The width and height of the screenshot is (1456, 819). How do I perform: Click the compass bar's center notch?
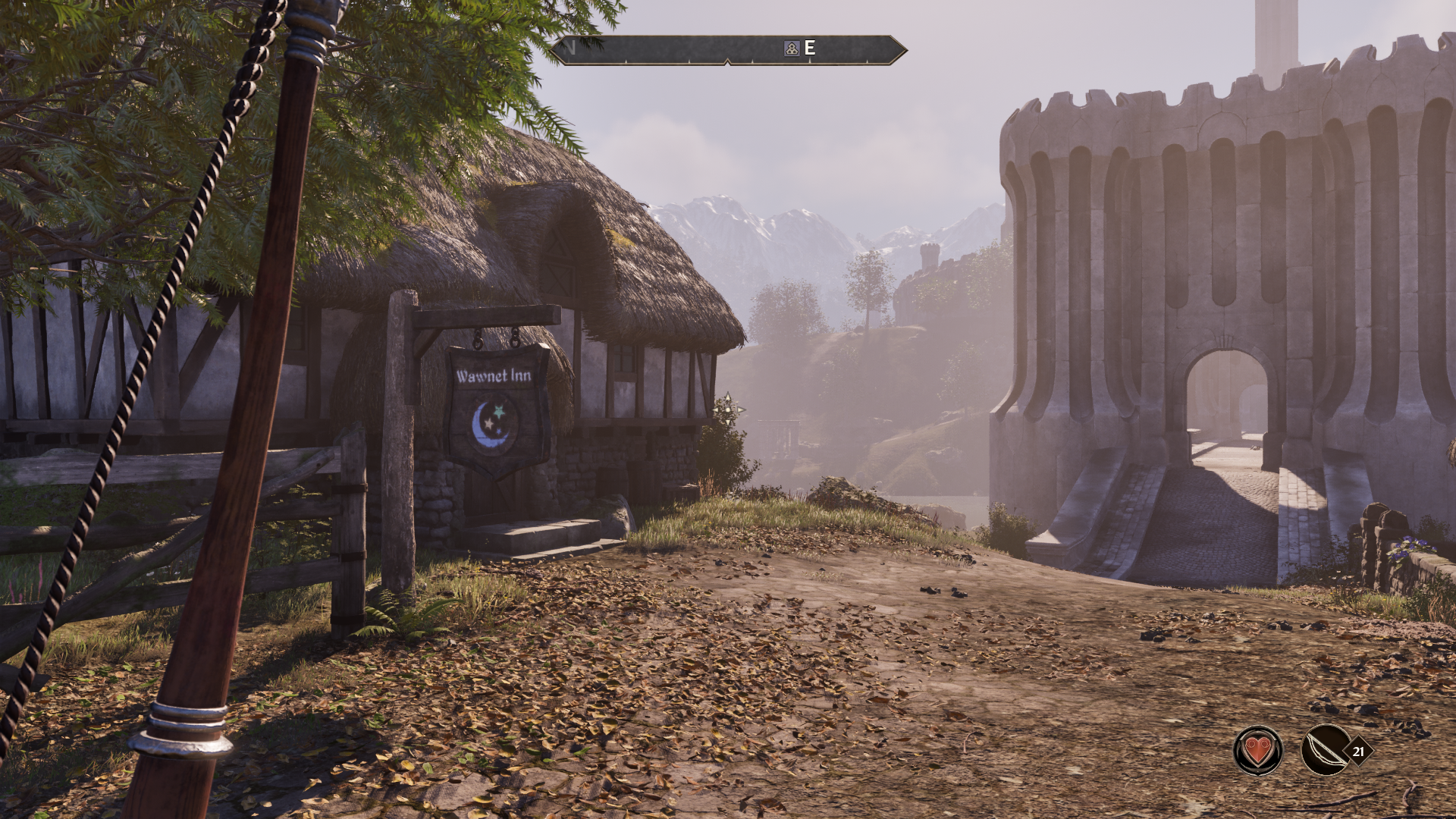(x=728, y=61)
